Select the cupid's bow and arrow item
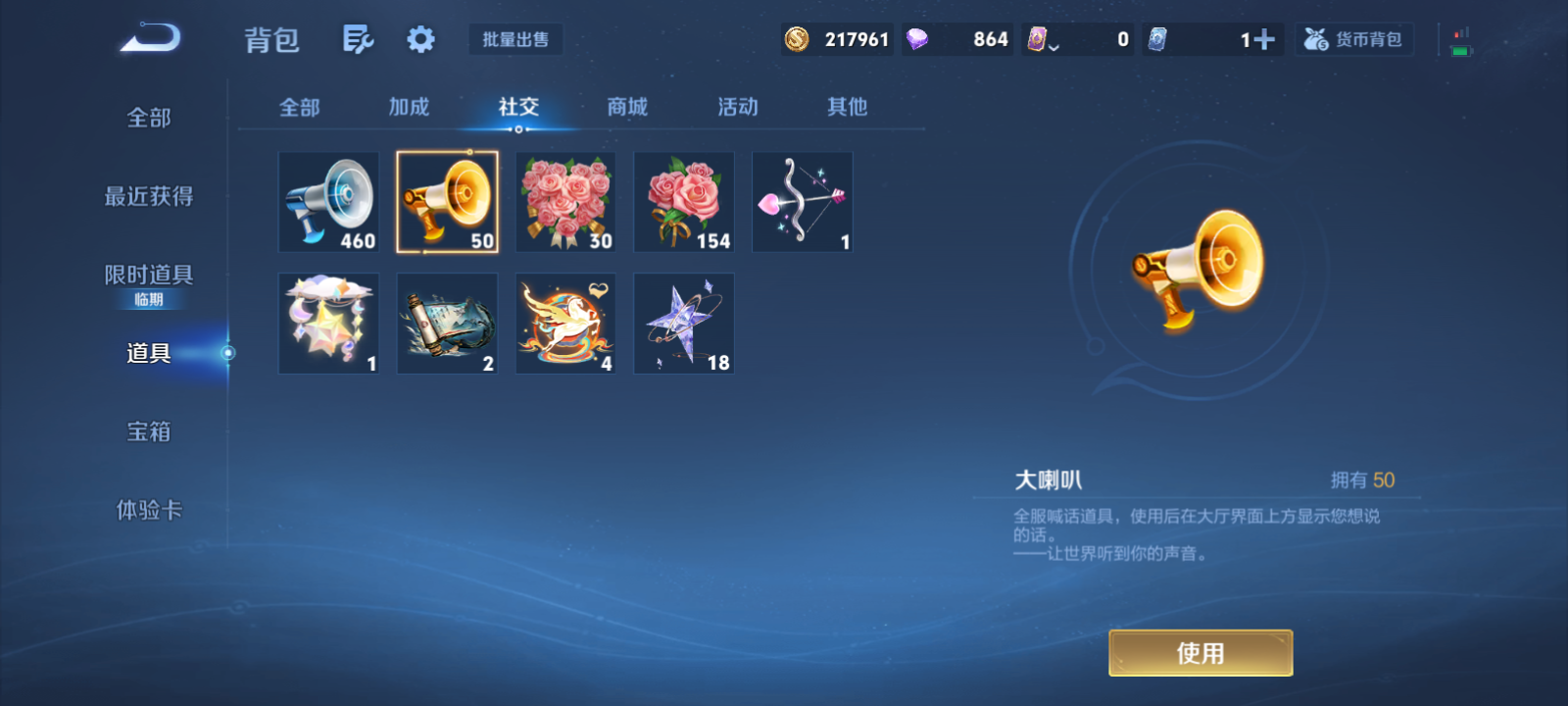1568x706 pixels. coord(801,201)
